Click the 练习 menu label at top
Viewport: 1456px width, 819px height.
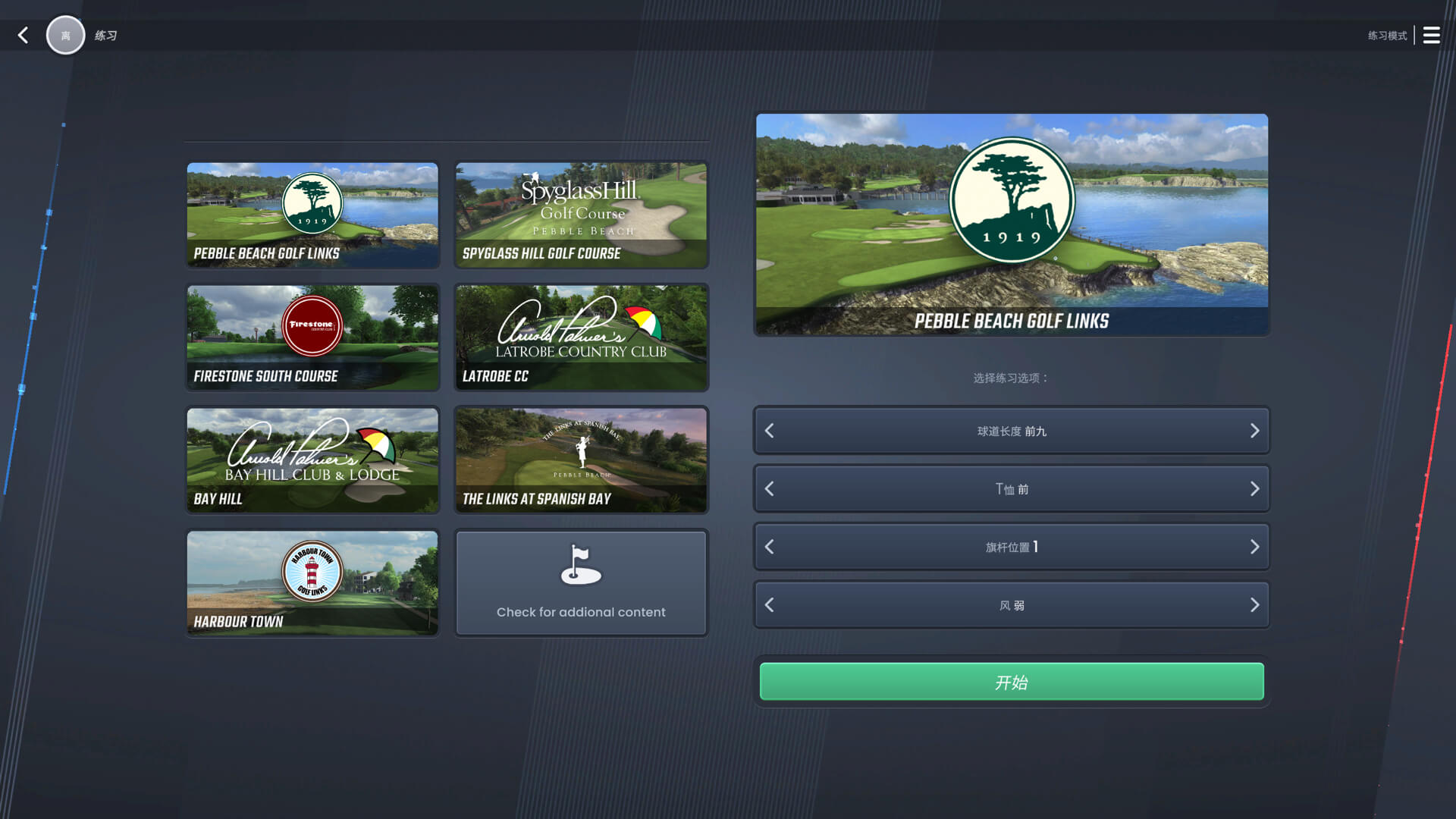click(105, 35)
